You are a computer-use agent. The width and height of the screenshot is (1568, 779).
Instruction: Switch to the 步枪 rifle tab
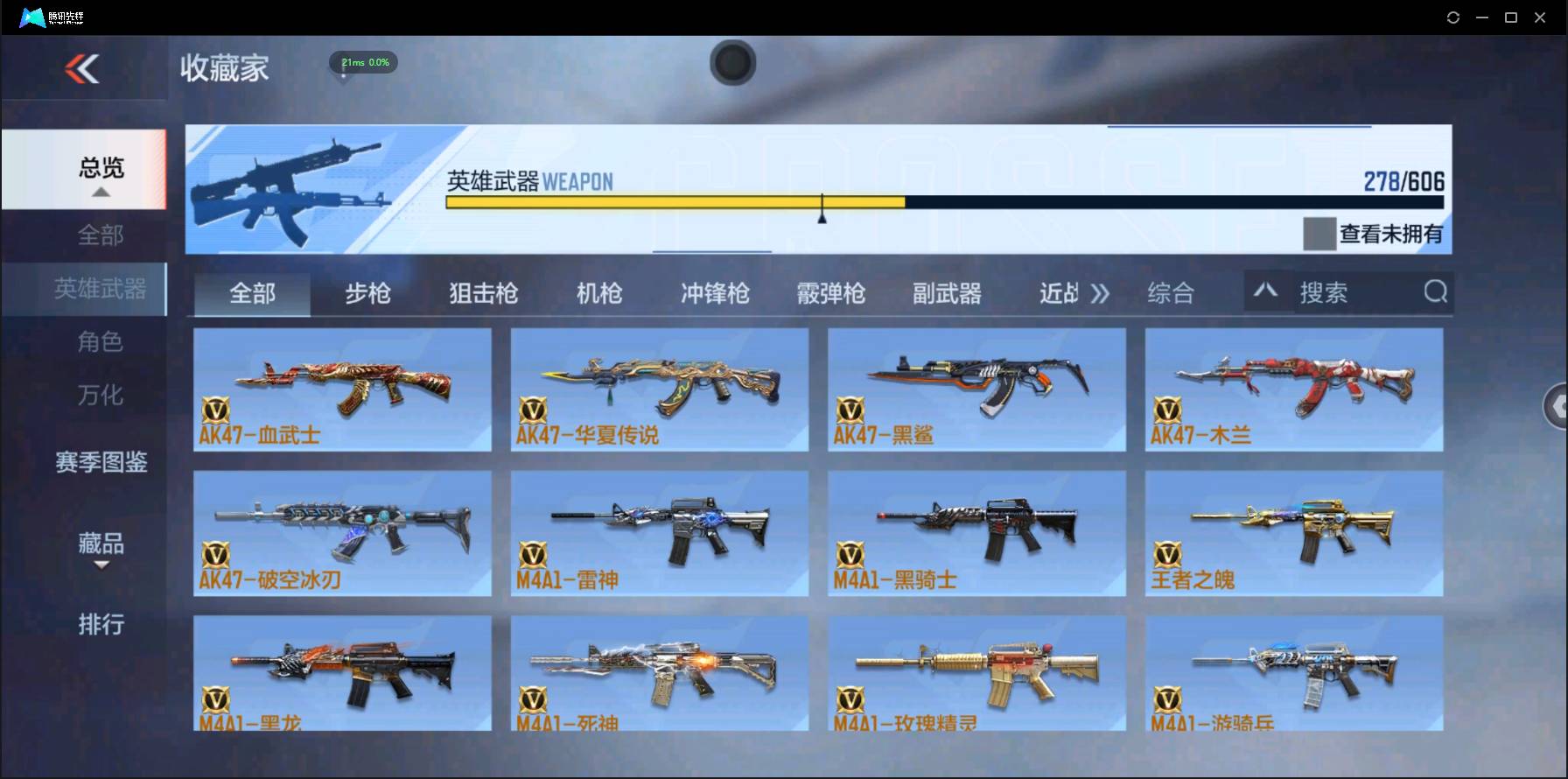point(367,294)
